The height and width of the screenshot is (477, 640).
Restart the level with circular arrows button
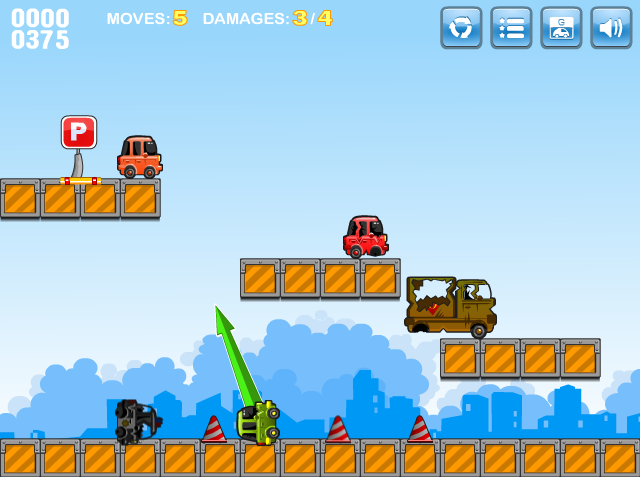point(461,27)
